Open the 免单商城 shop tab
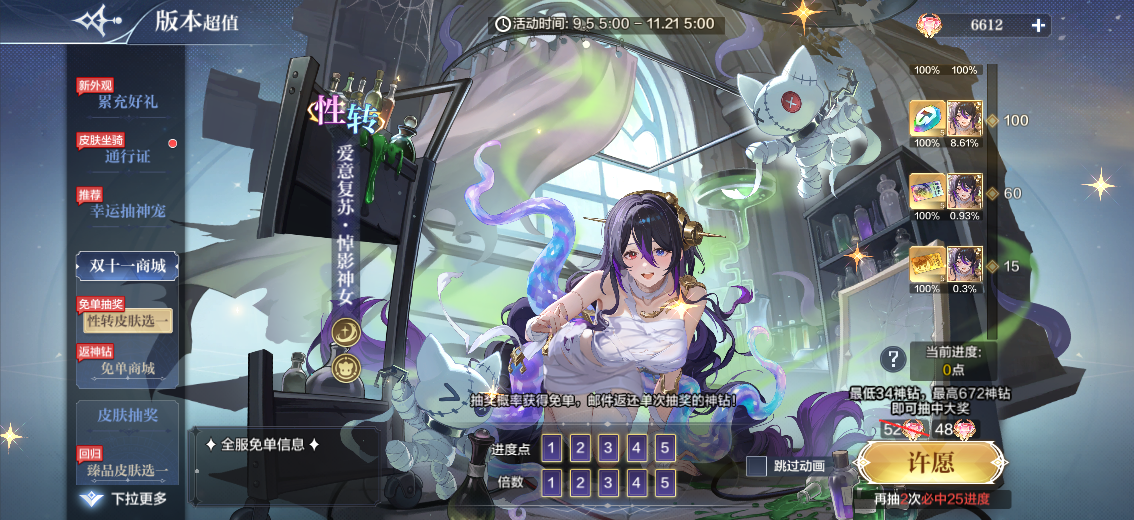 pos(127,368)
